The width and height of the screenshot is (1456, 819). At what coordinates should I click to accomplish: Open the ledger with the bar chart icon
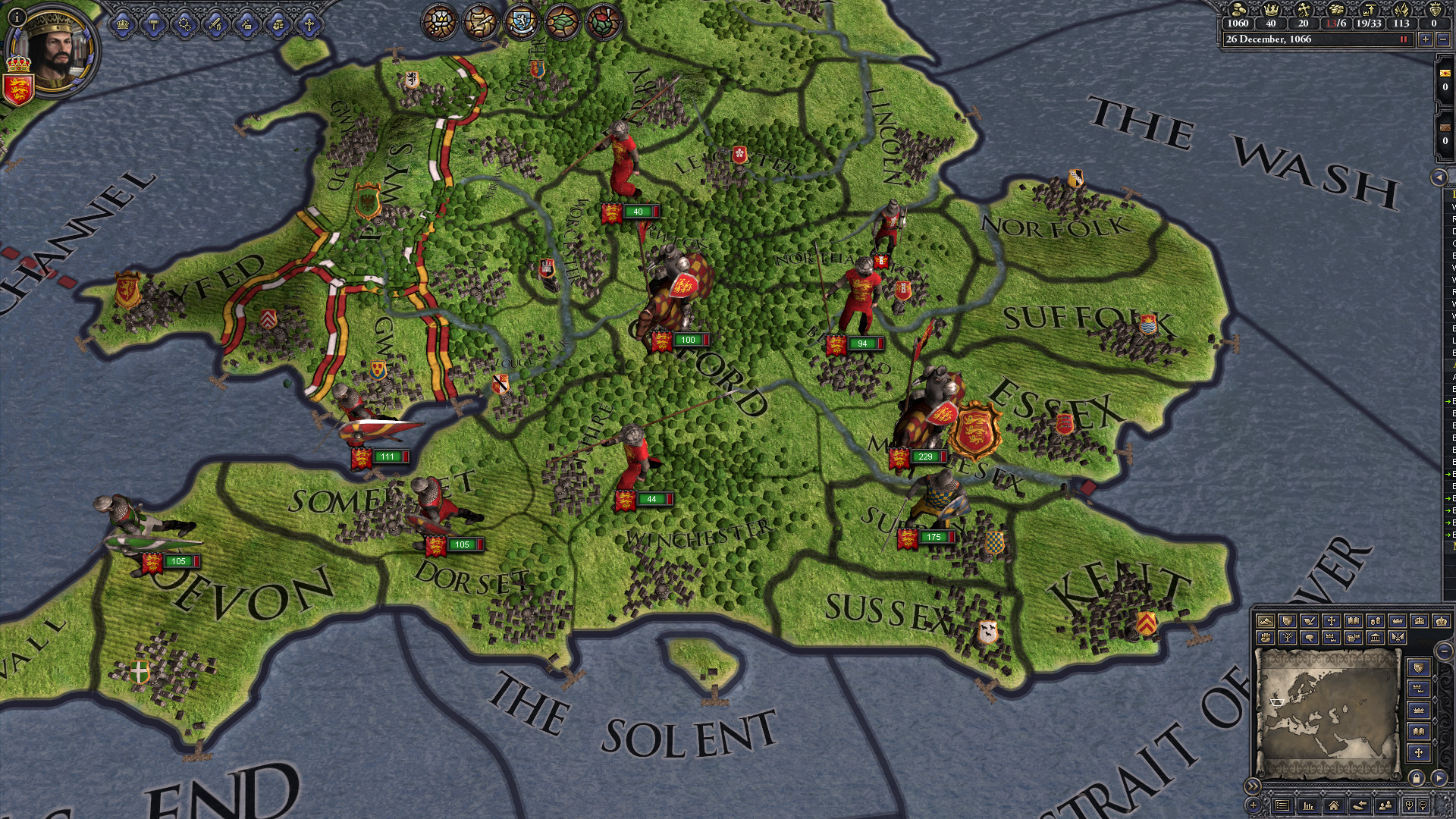(x=1308, y=805)
